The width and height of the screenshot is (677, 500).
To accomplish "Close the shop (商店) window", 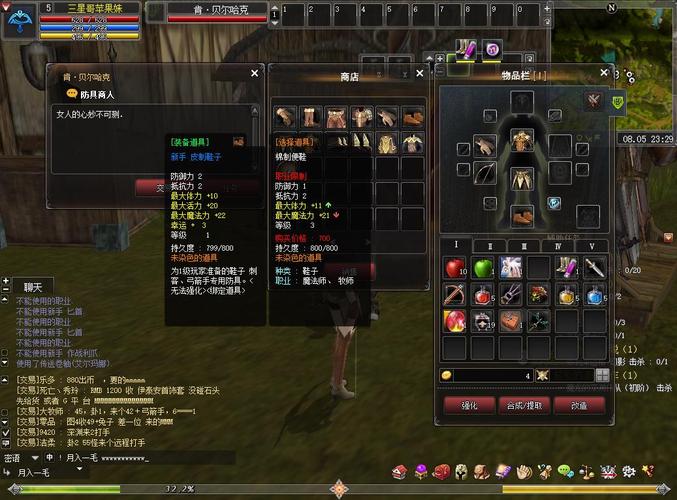I will tap(420, 73).
